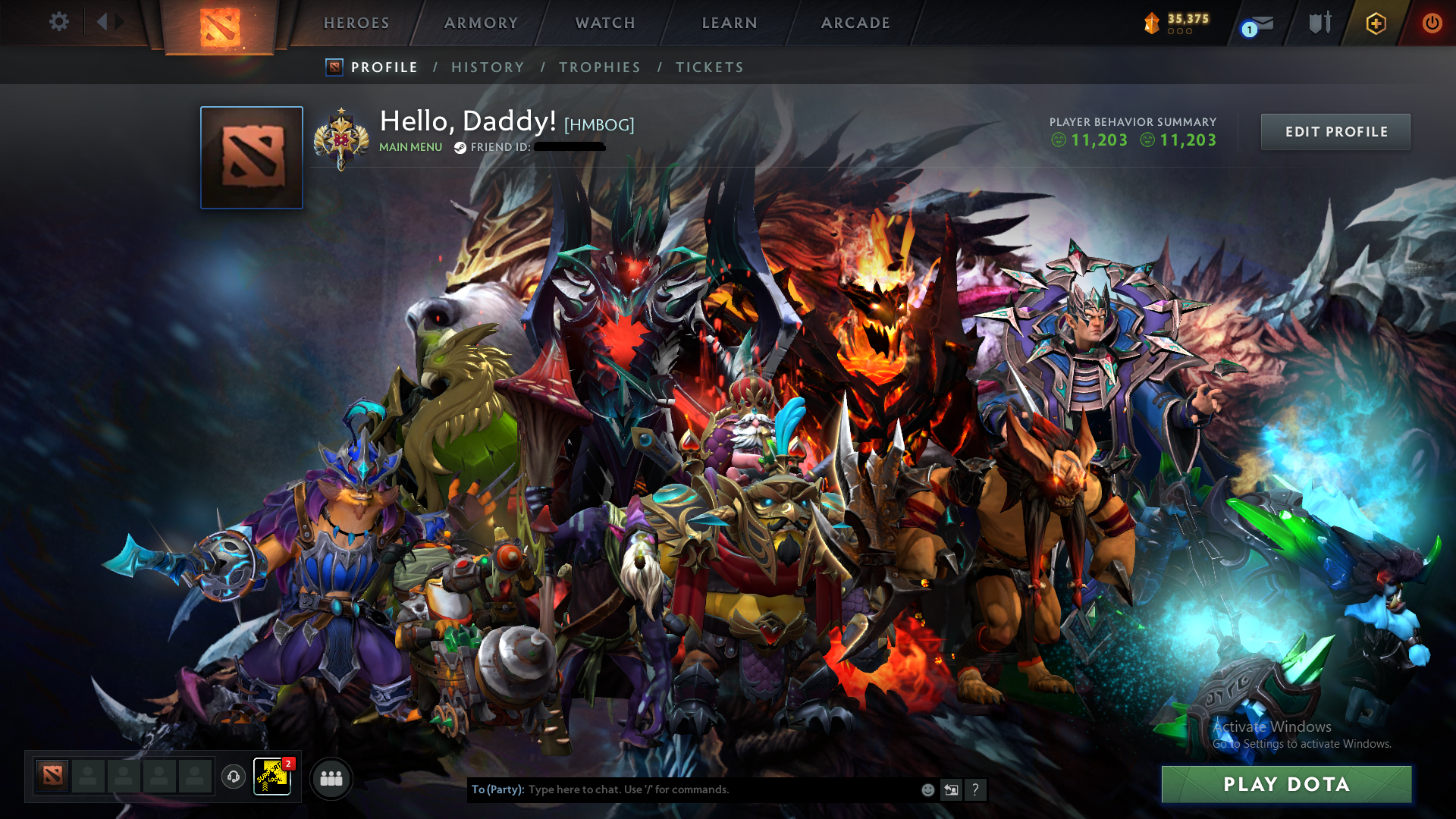Select the Supporters Club sticker with badge
The width and height of the screenshot is (1456, 819).
tap(271, 777)
